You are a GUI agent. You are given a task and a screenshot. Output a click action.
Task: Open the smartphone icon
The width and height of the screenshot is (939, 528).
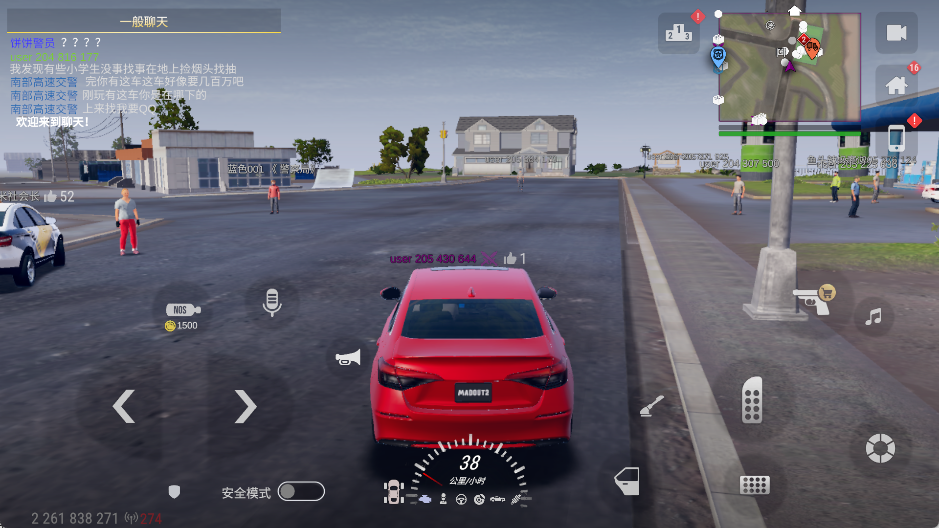896,138
